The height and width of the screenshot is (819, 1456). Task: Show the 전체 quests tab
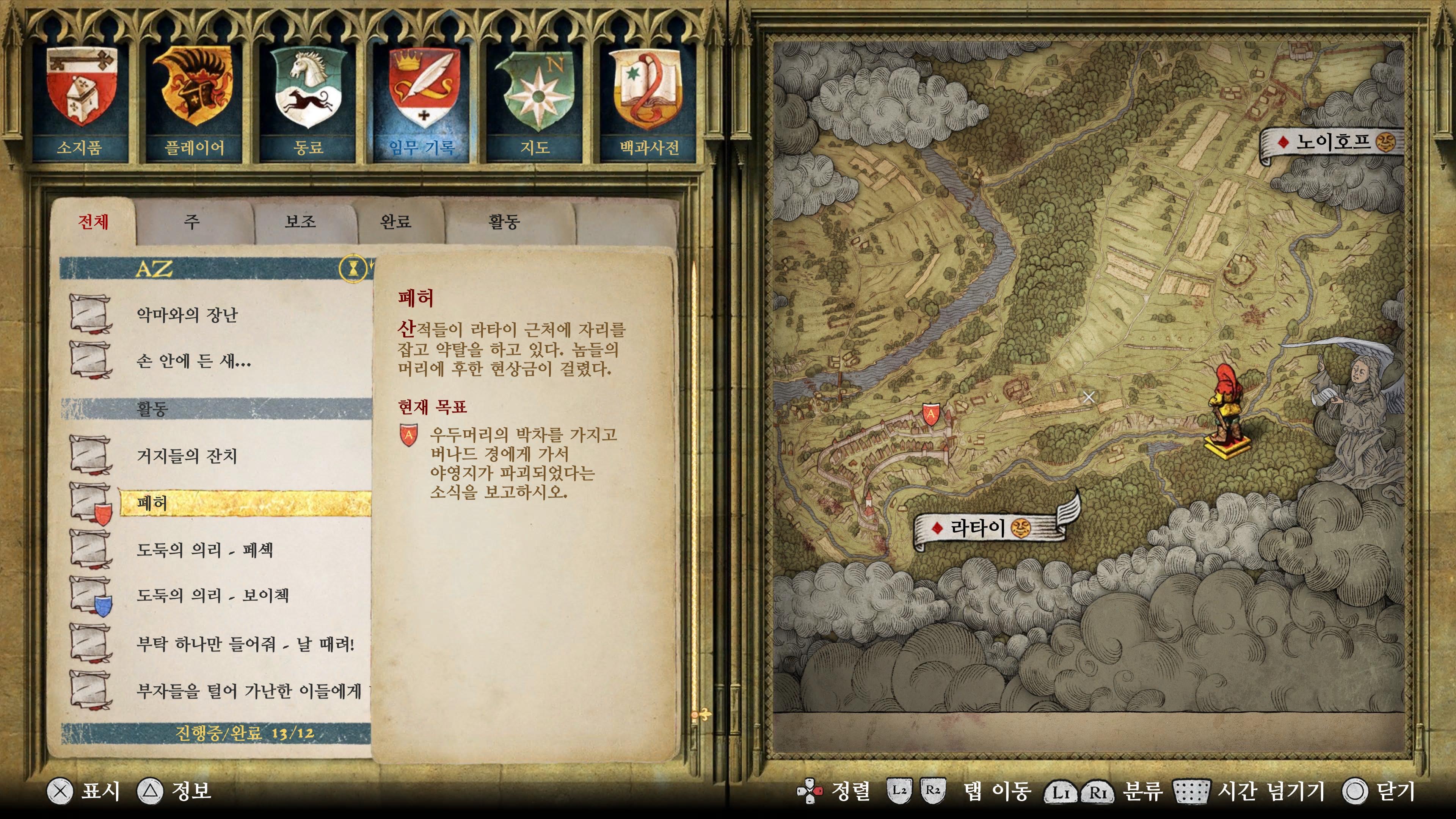tap(93, 221)
